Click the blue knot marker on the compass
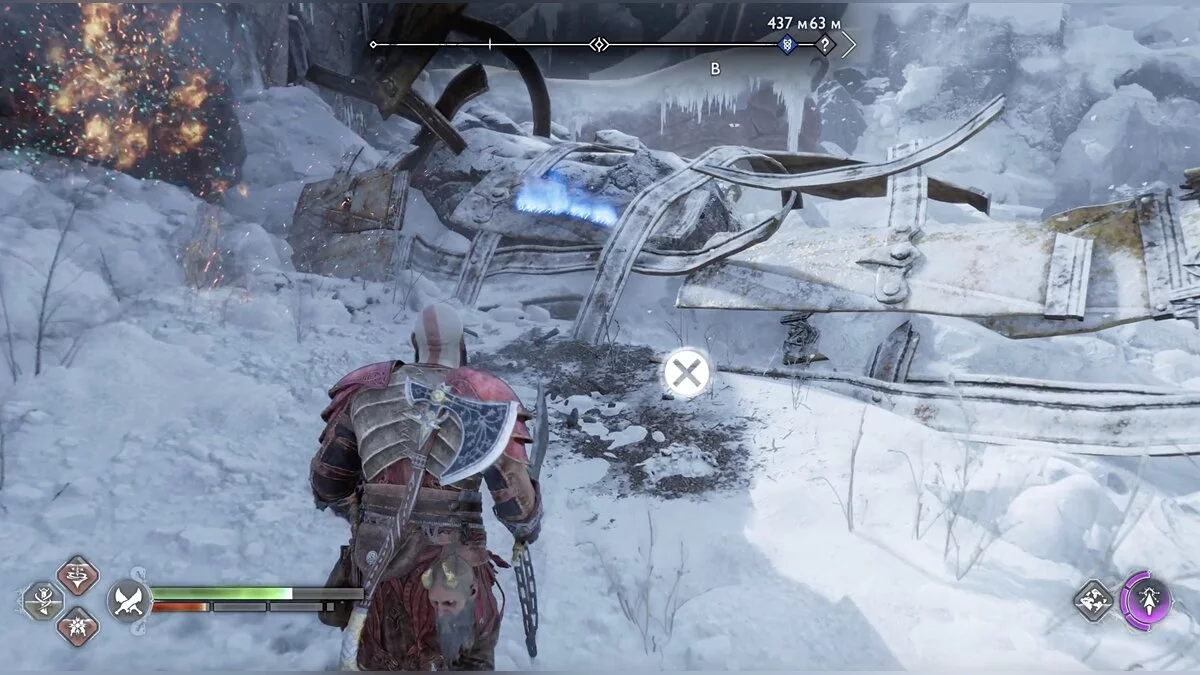The image size is (1200, 675). point(787,45)
